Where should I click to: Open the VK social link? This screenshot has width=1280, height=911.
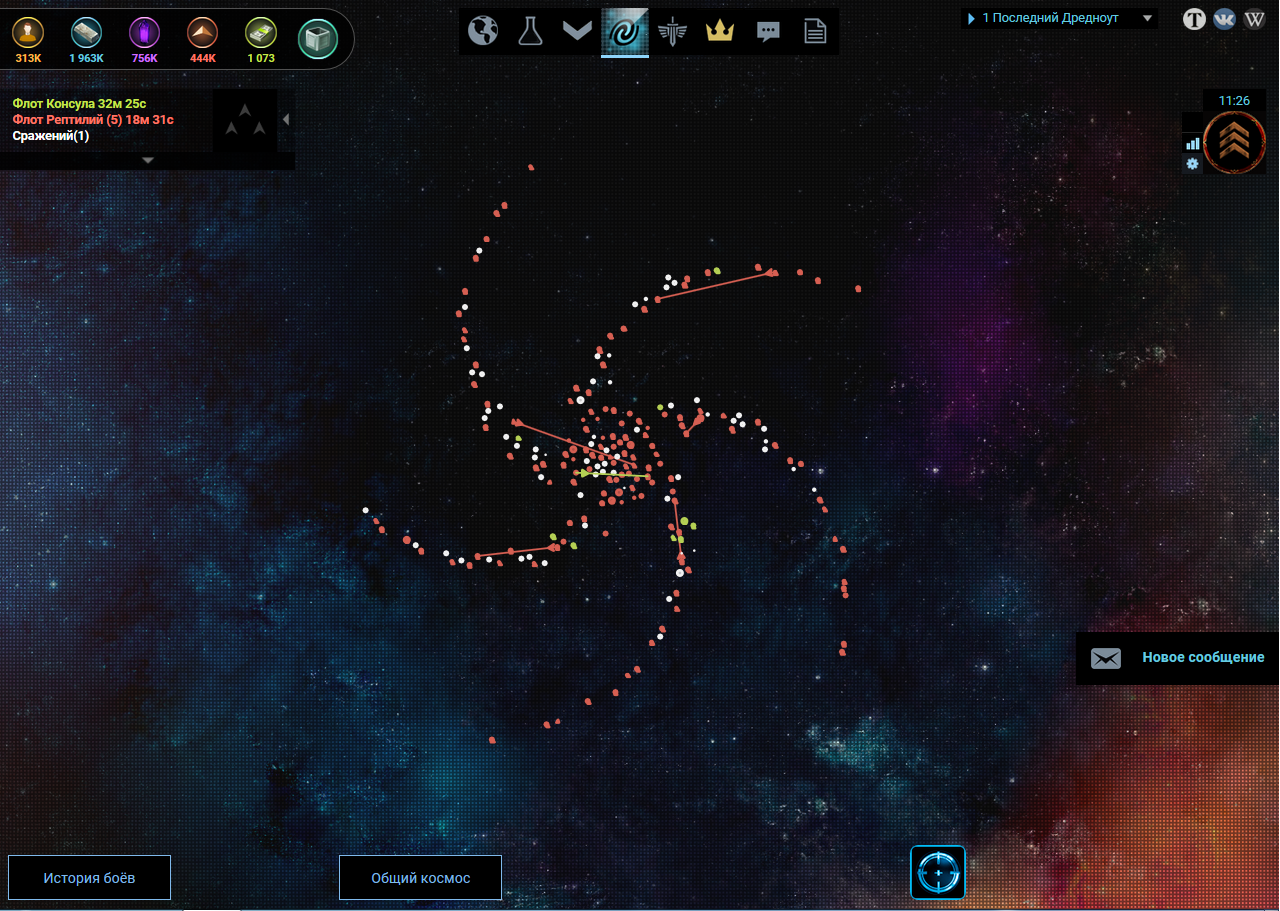point(1224,18)
